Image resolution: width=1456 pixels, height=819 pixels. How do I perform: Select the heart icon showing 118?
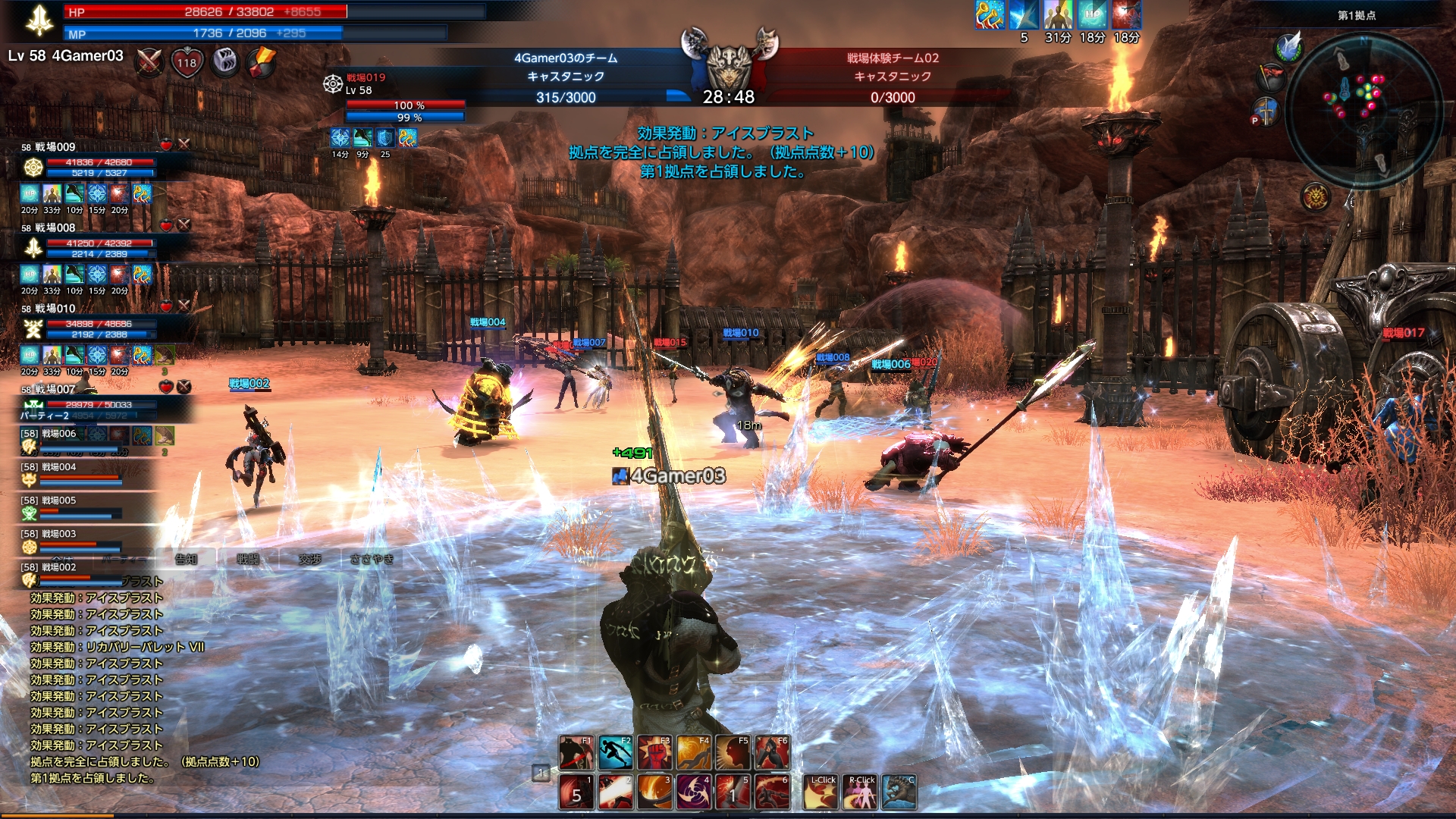click(187, 62)
